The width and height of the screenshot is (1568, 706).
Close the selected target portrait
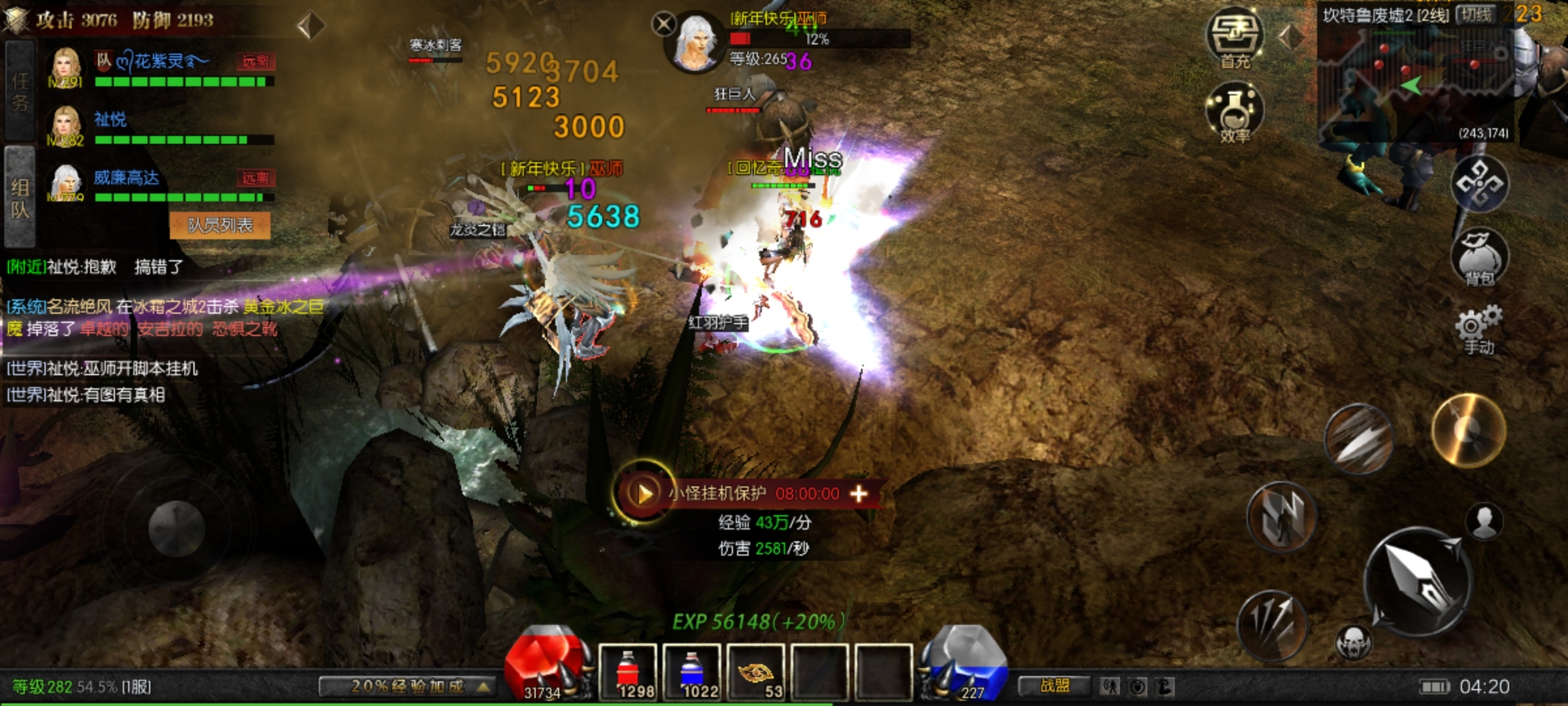tap(664, 25)
